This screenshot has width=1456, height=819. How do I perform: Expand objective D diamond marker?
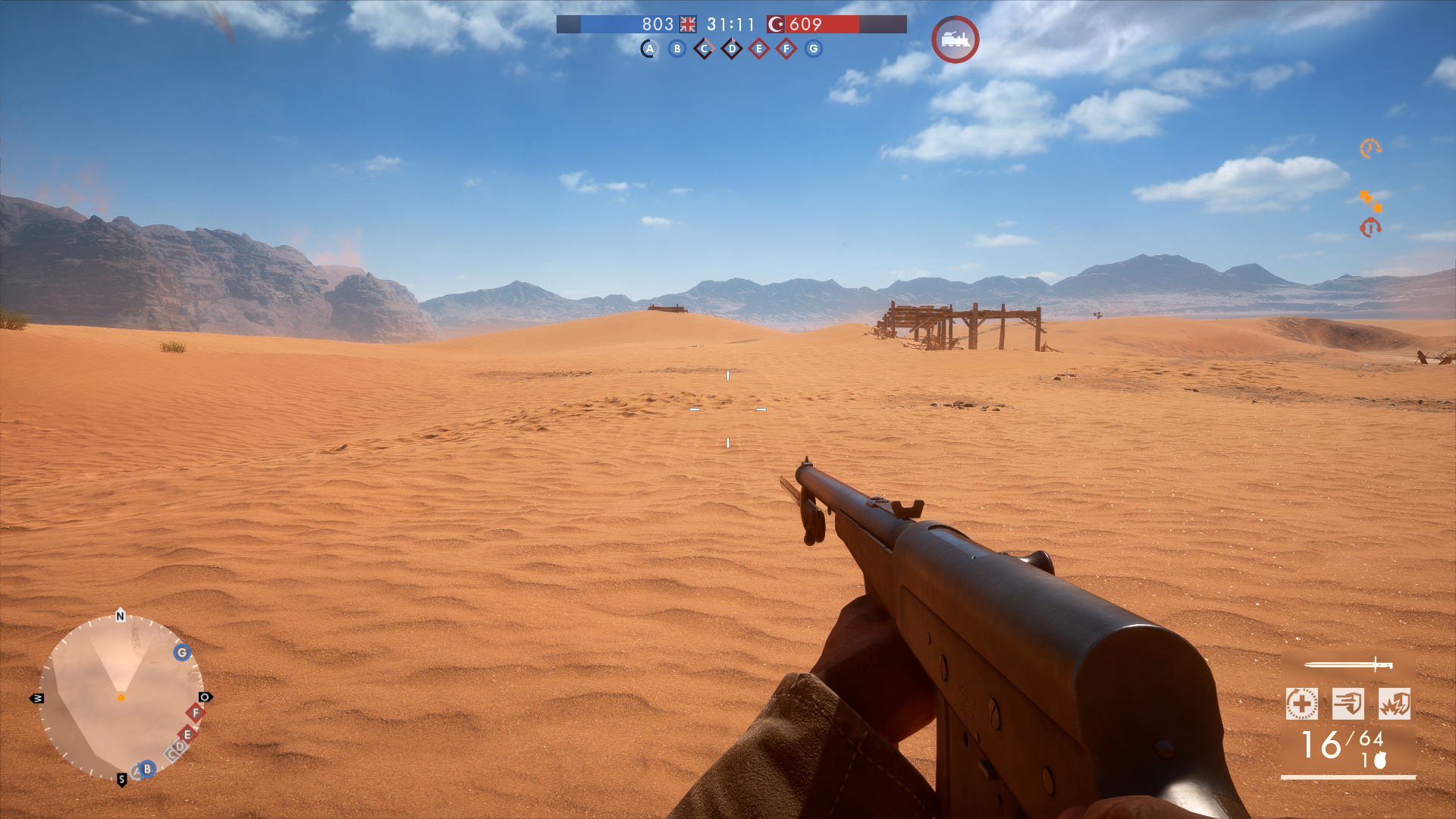731,50
